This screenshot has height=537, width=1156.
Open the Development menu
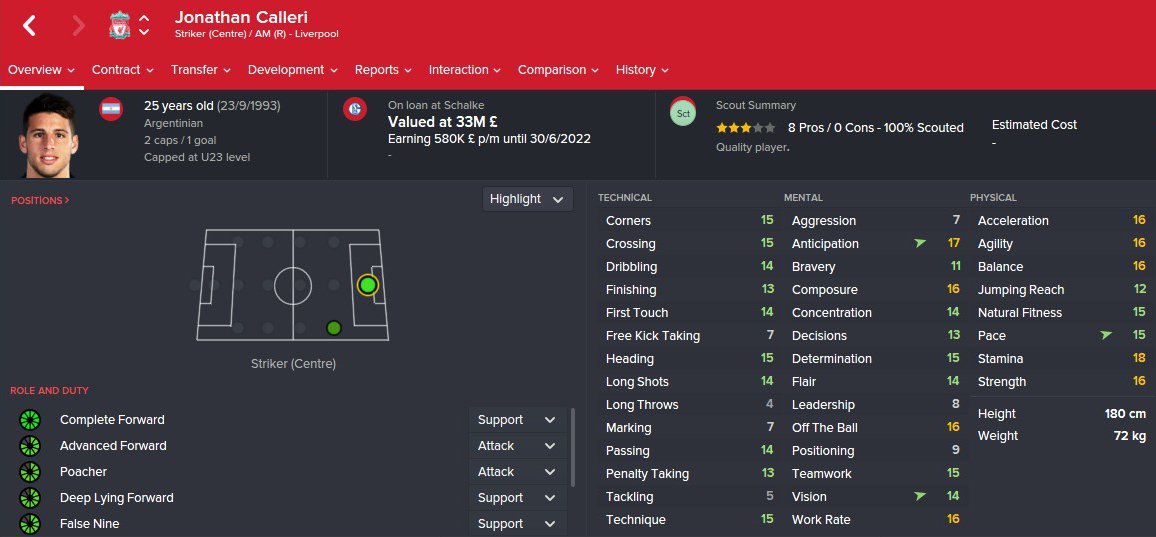tap(292, 70)
